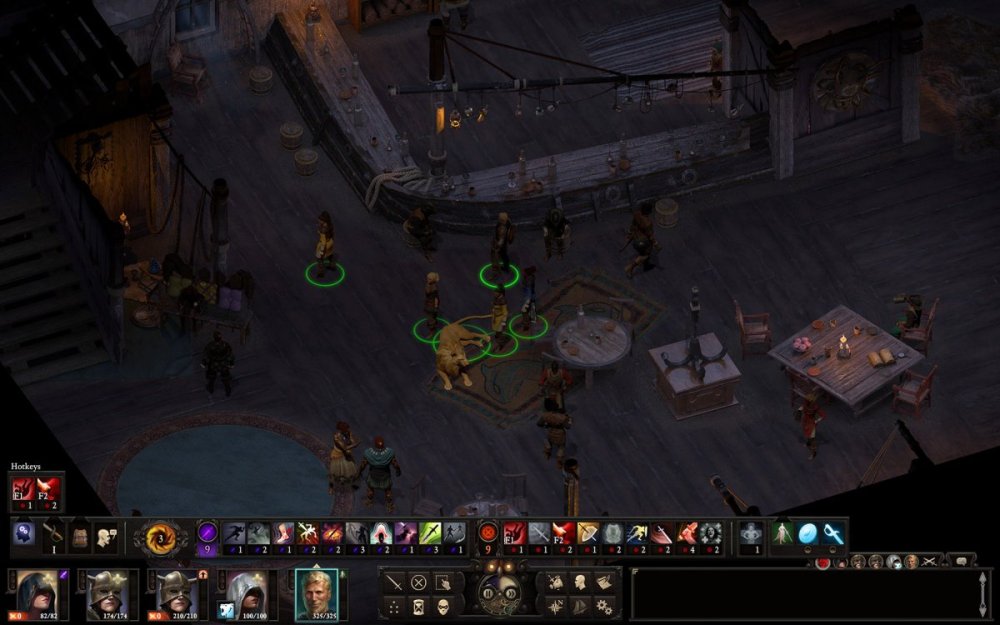Activate fast-forward speed button
Screen dimensions: 1000x625
510,593
